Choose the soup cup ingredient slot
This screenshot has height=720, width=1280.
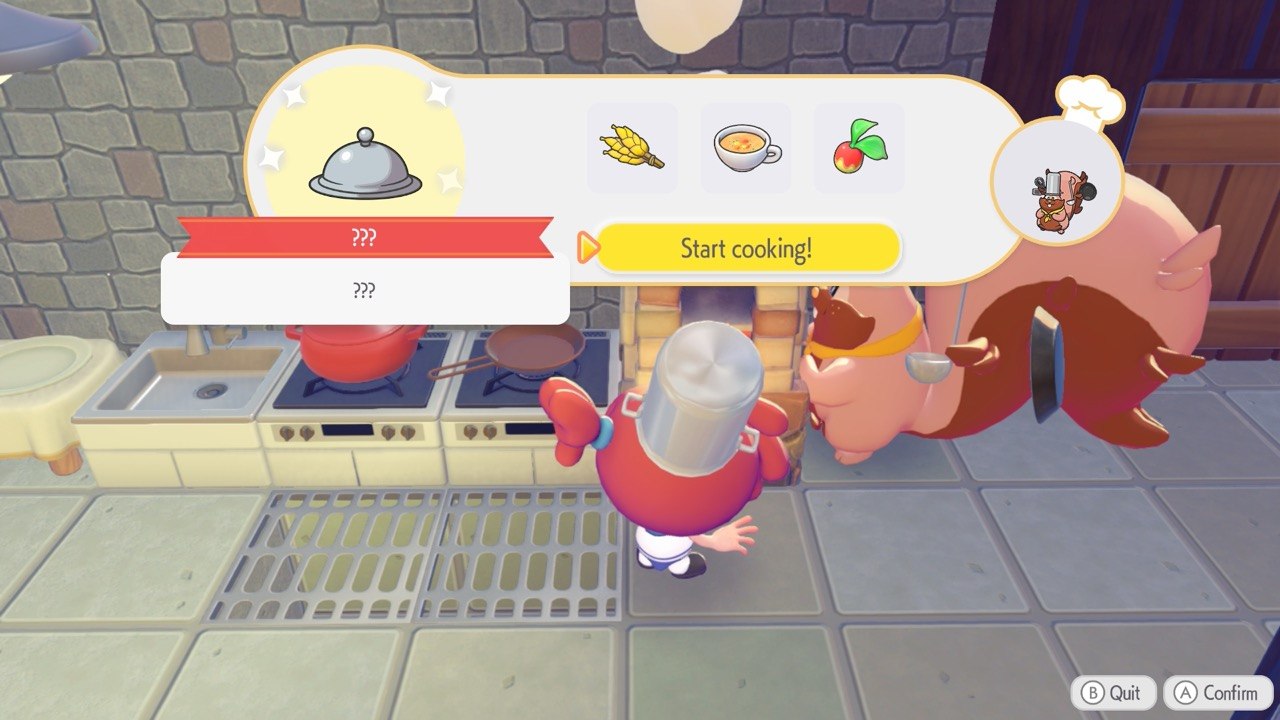[x=745, y=149]
